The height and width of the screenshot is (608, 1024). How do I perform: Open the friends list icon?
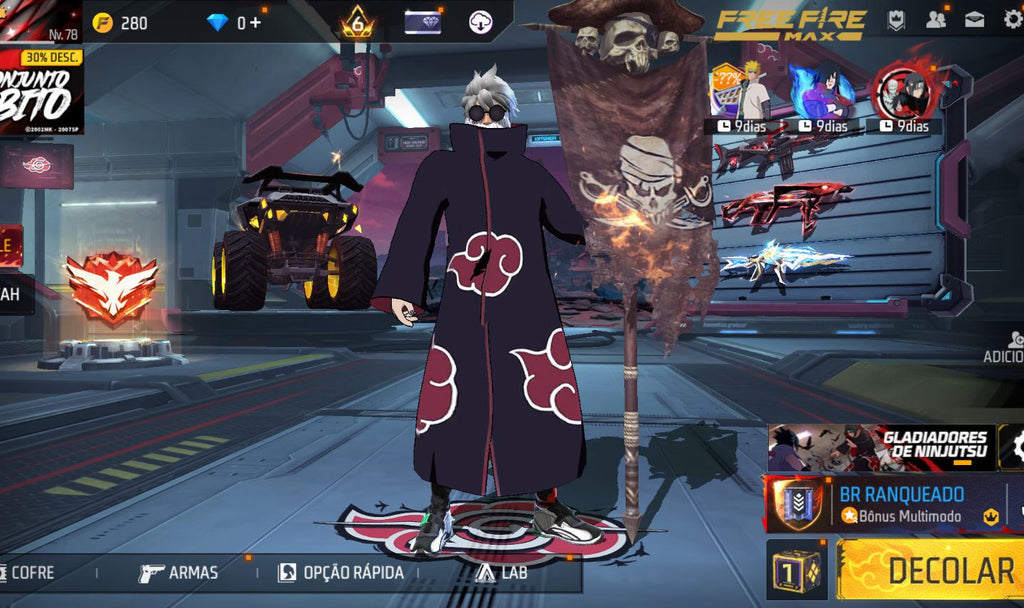(936, 19)
